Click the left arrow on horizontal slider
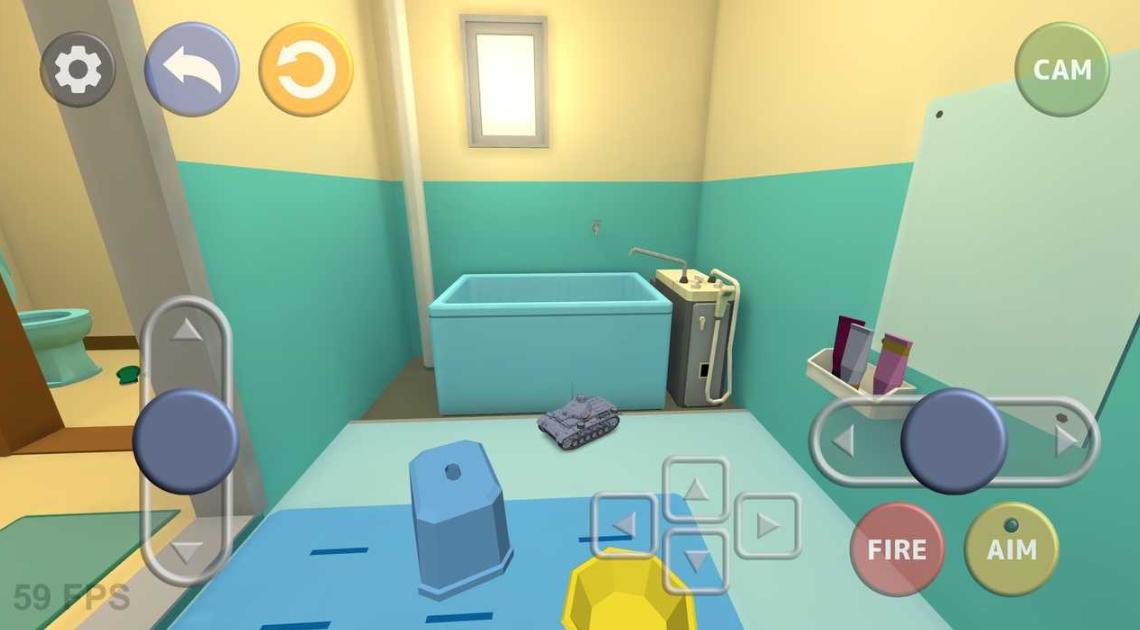The height and width of the screenshot is (630, 1140). coord(843,440)
